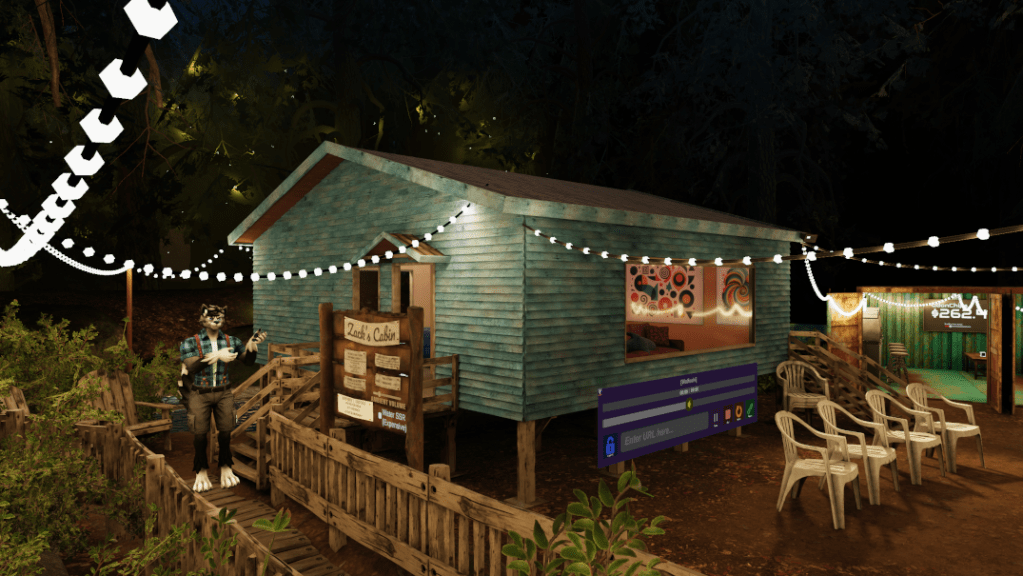This screenshot has height=576, width=1023.
Task: Click the yellow slider knob on the video player
Action: [689, 405]
